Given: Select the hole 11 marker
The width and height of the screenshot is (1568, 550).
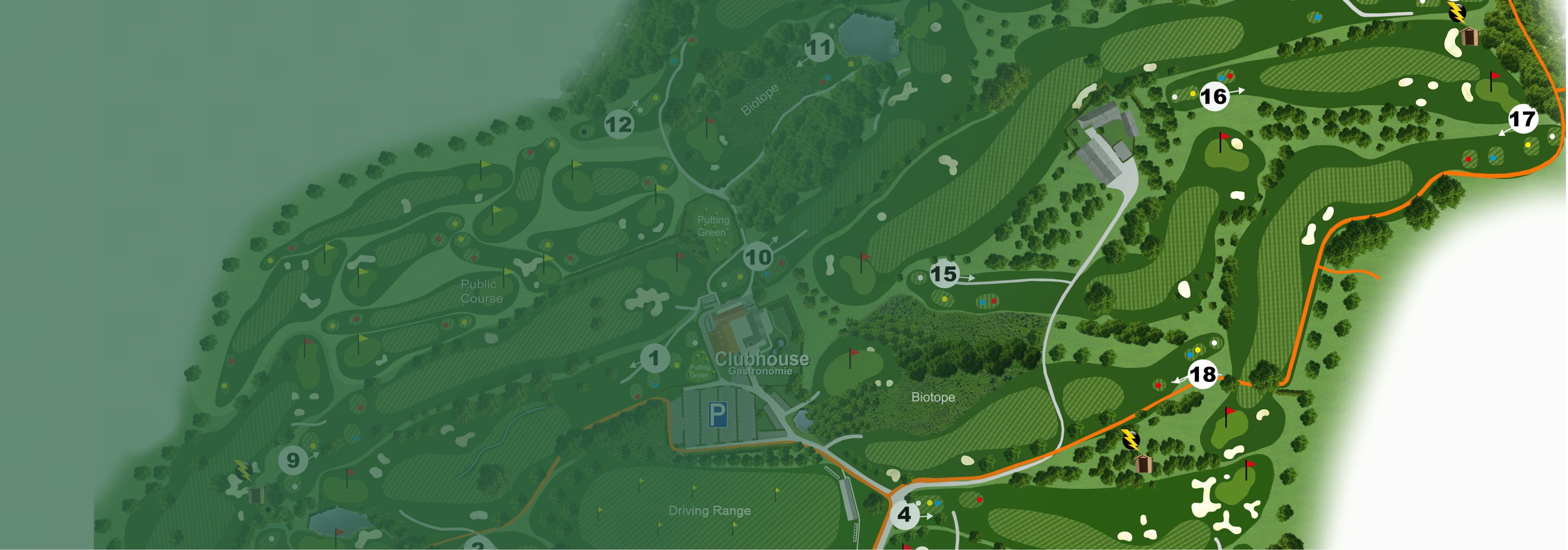Looking at the screenshot, I should [819, 48].
